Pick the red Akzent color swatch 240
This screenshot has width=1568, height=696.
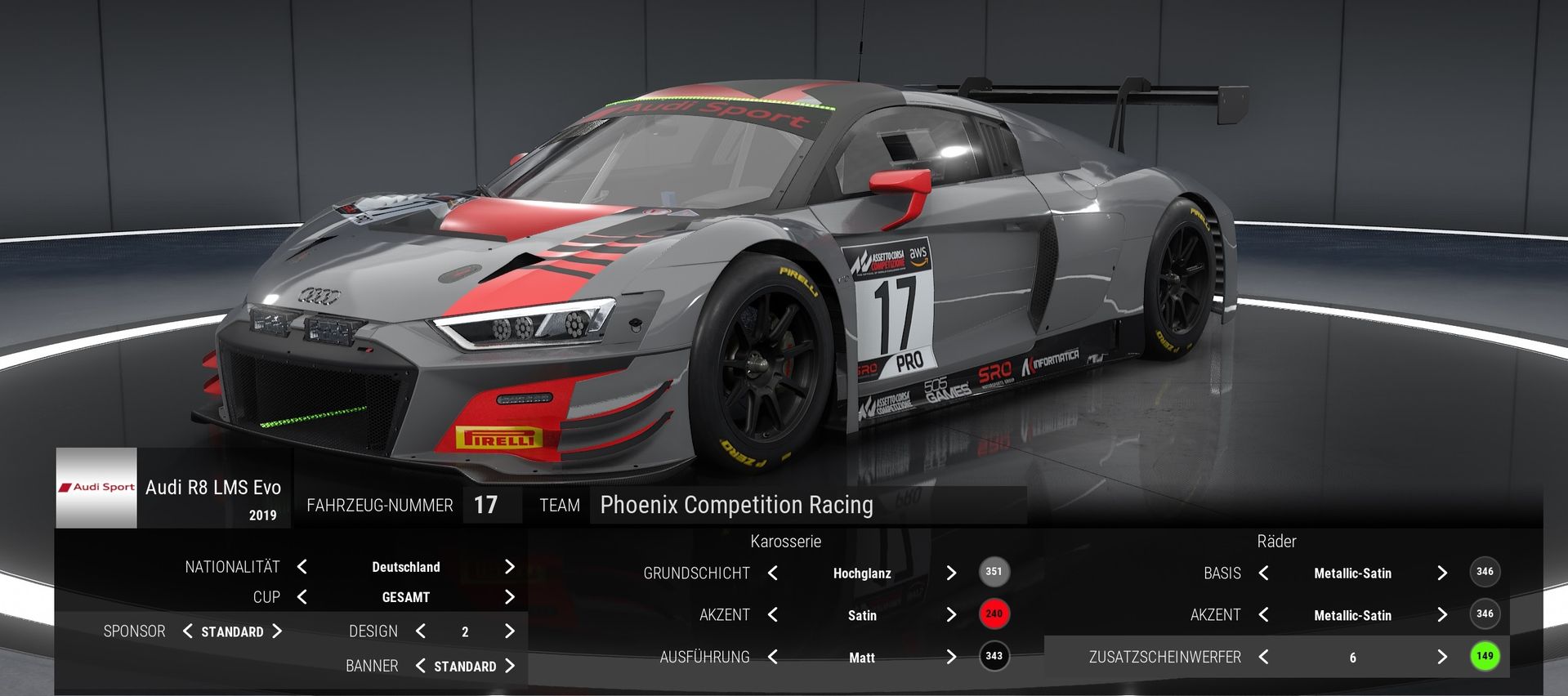994,614
